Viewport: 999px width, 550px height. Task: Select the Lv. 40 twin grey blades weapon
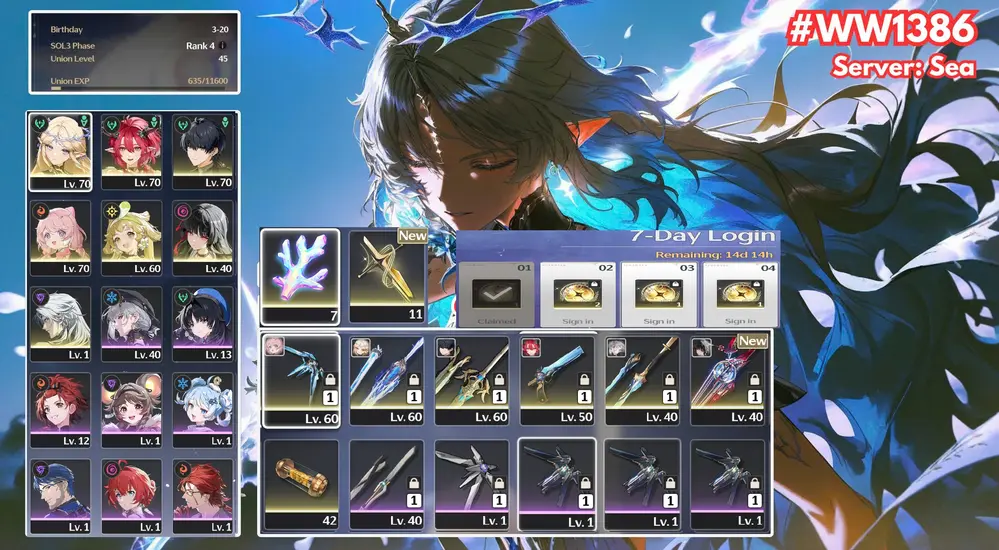tap(387, 485)
